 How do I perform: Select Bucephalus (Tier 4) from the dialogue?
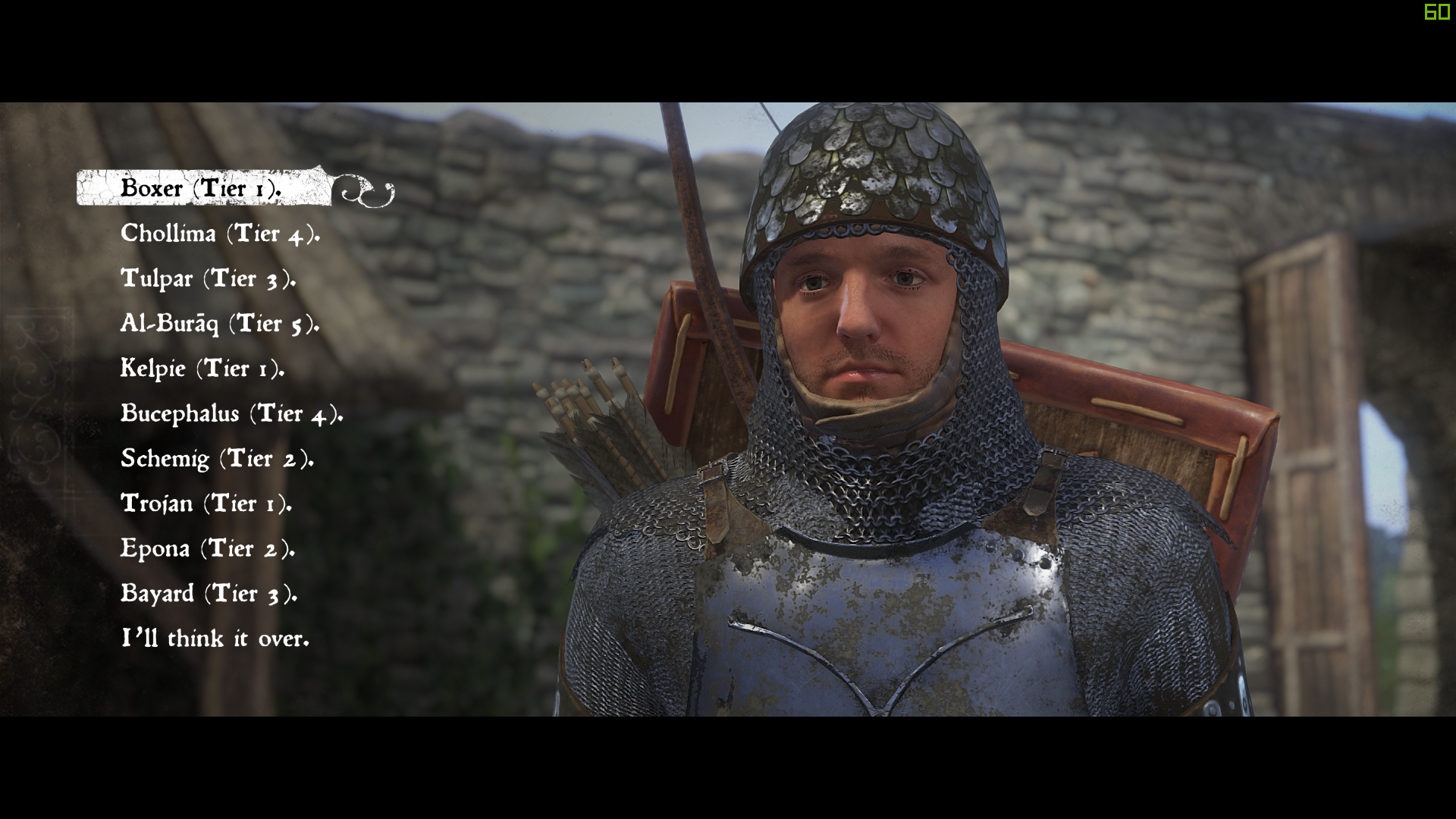[231, 414]
